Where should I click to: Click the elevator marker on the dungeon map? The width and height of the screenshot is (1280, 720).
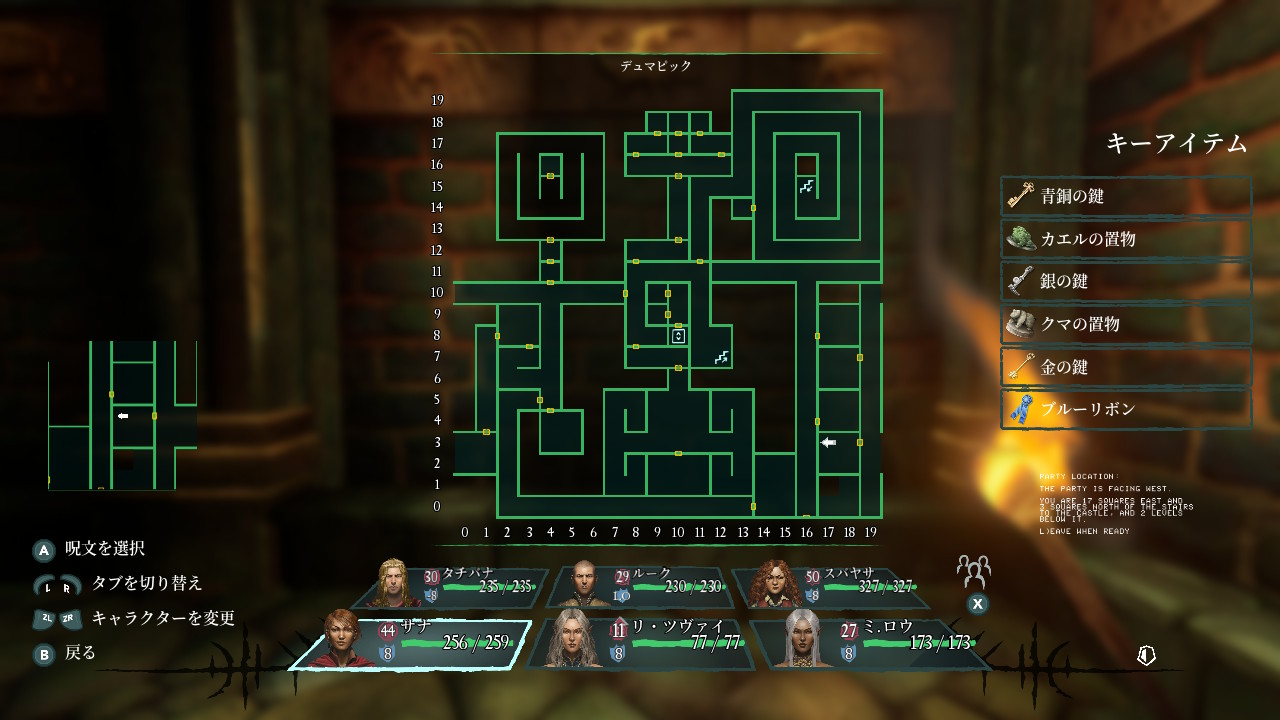[678, 336]
